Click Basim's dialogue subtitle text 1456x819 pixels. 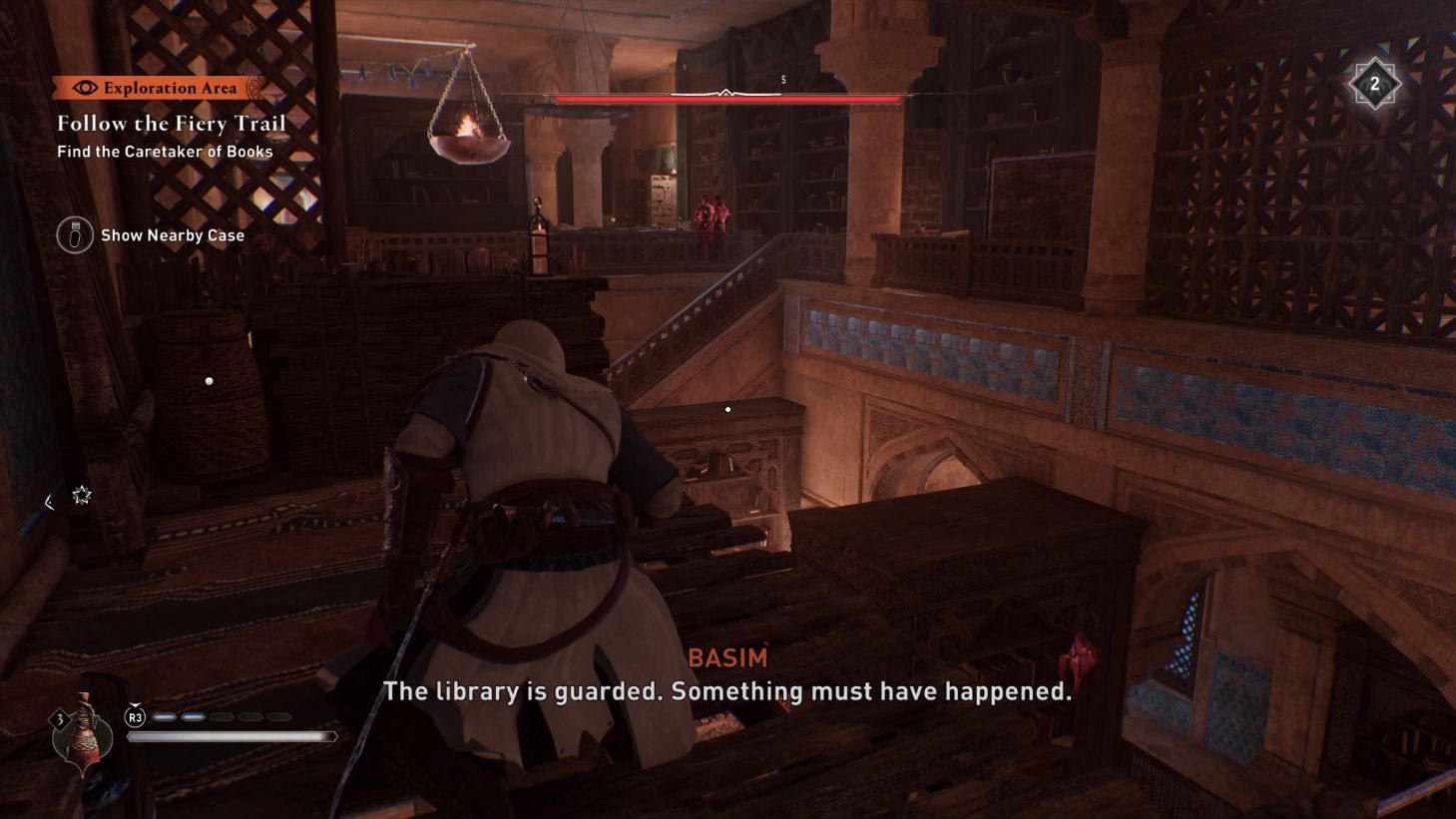coord(728,689)
